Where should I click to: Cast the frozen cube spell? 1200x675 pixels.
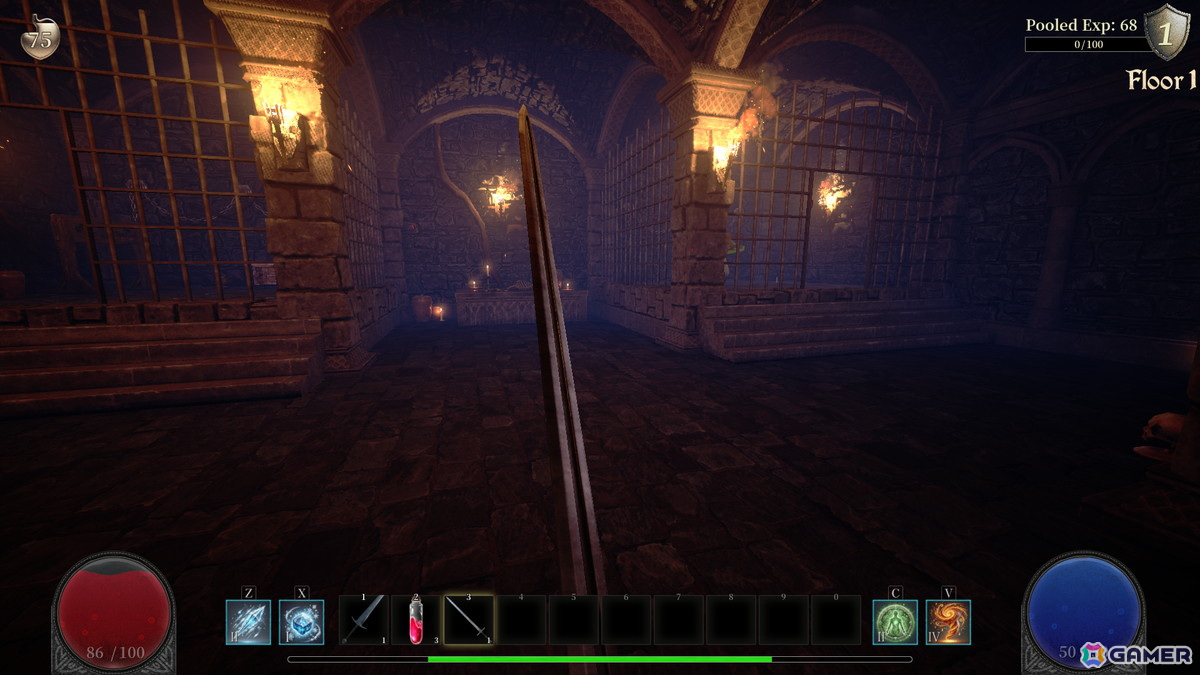point(301,621)
